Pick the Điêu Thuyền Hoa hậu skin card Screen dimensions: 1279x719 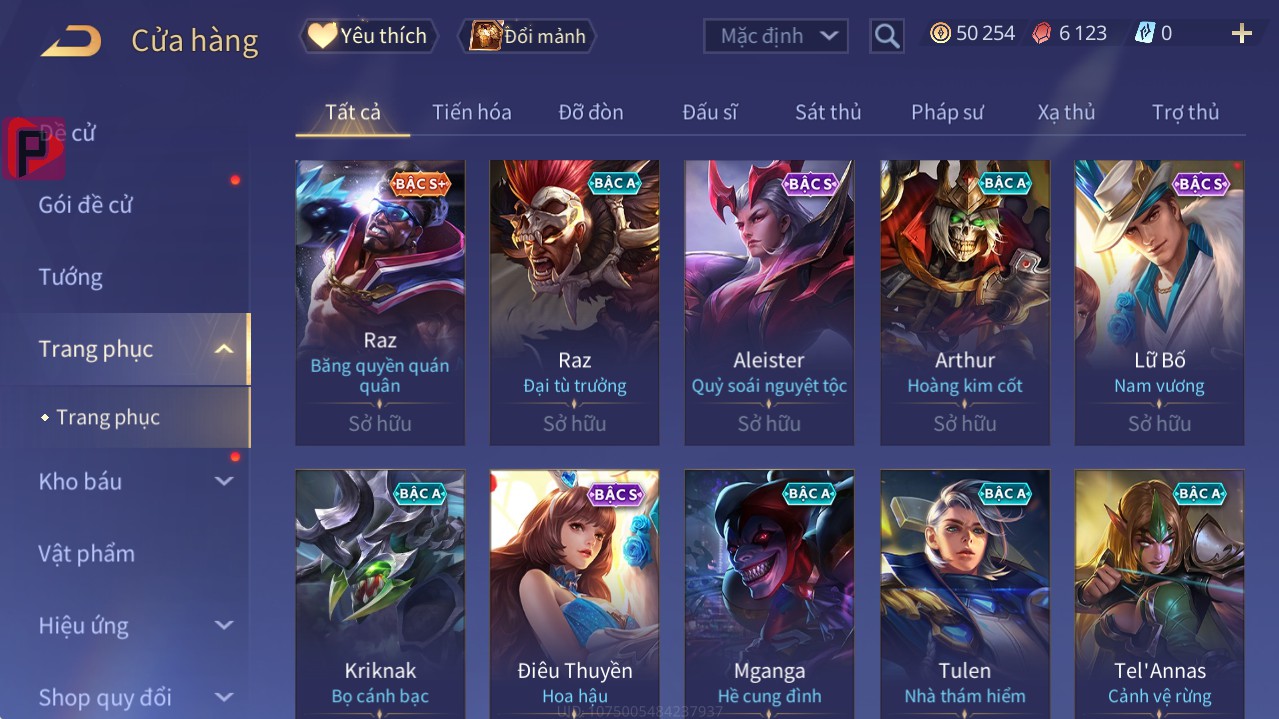coord(574,590)
